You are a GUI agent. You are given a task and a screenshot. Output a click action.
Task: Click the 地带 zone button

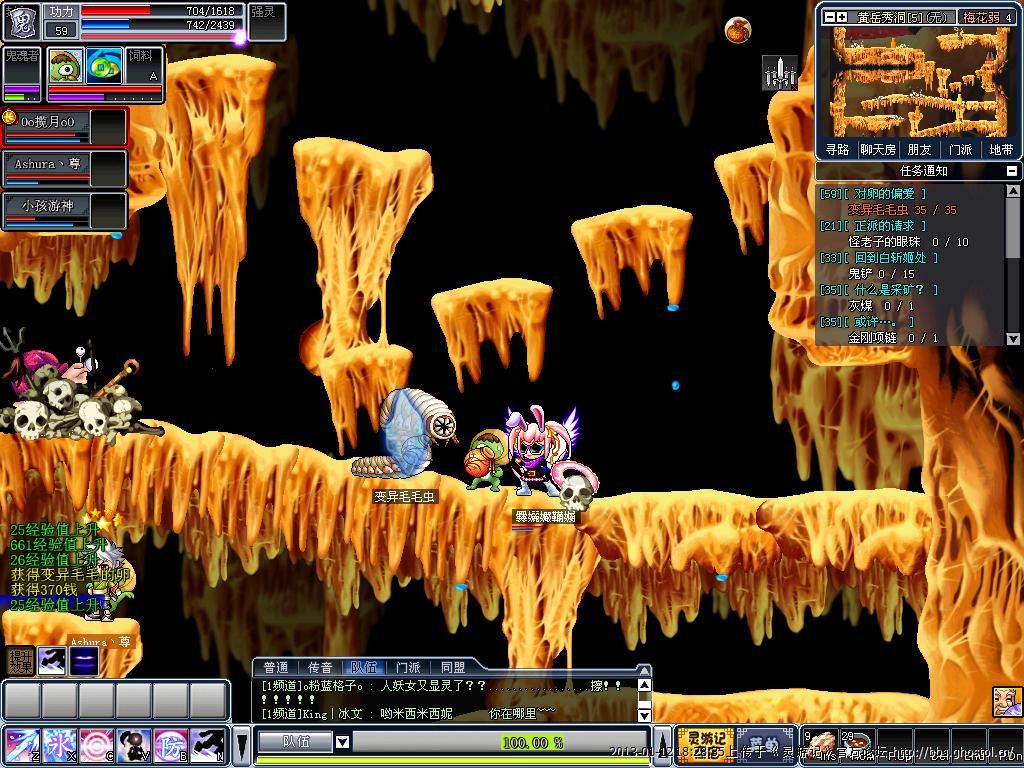(x=1001, y=150)
